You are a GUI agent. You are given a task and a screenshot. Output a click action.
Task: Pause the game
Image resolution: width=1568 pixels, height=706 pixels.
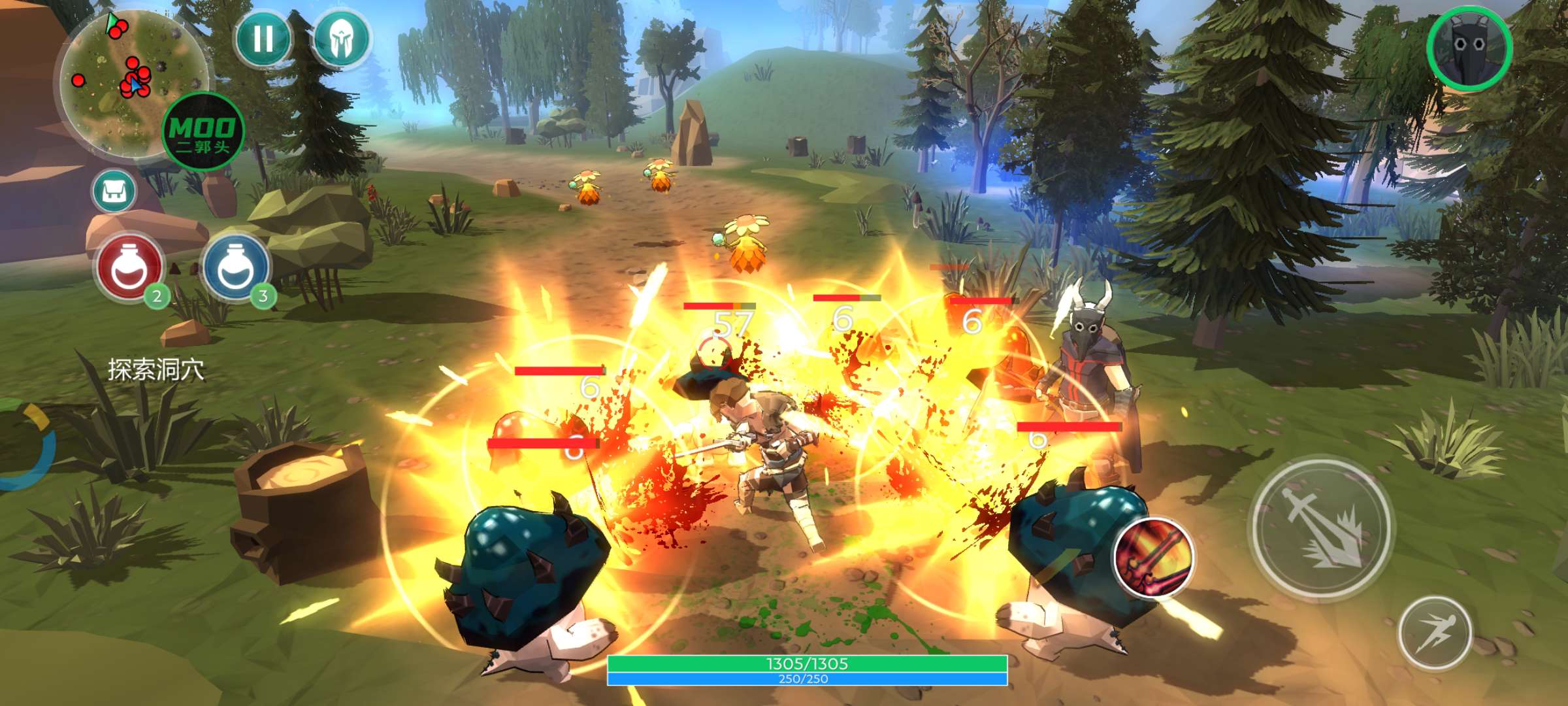263,39
